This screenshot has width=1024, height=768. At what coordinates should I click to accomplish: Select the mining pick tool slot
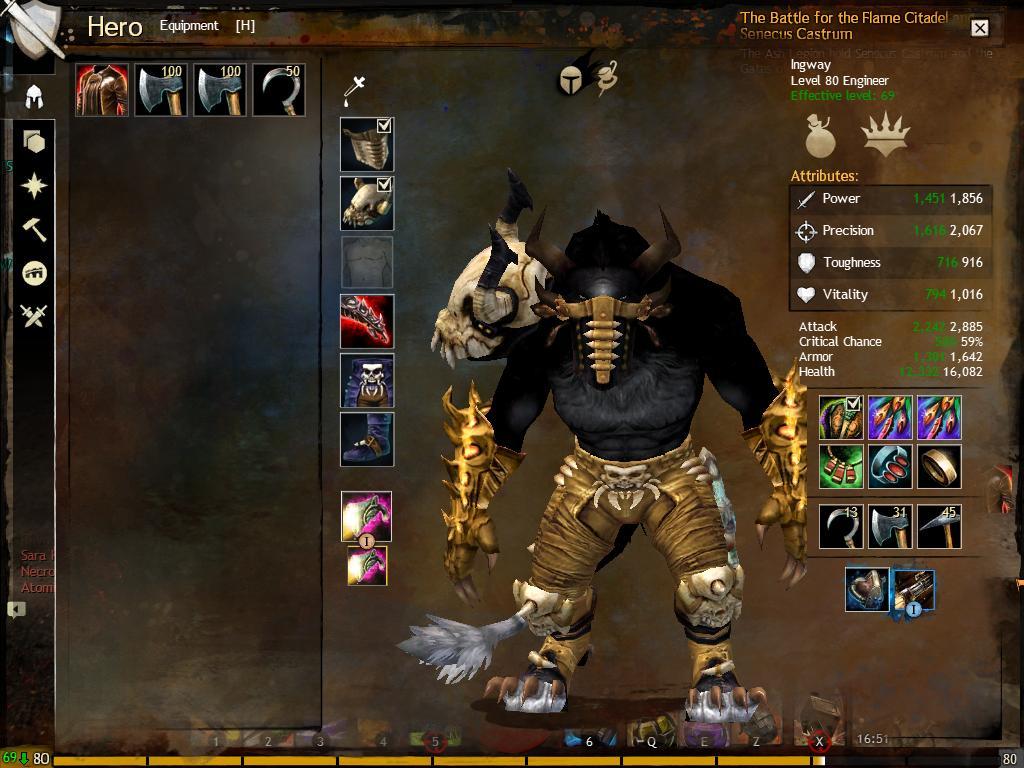tap(939, 527)
